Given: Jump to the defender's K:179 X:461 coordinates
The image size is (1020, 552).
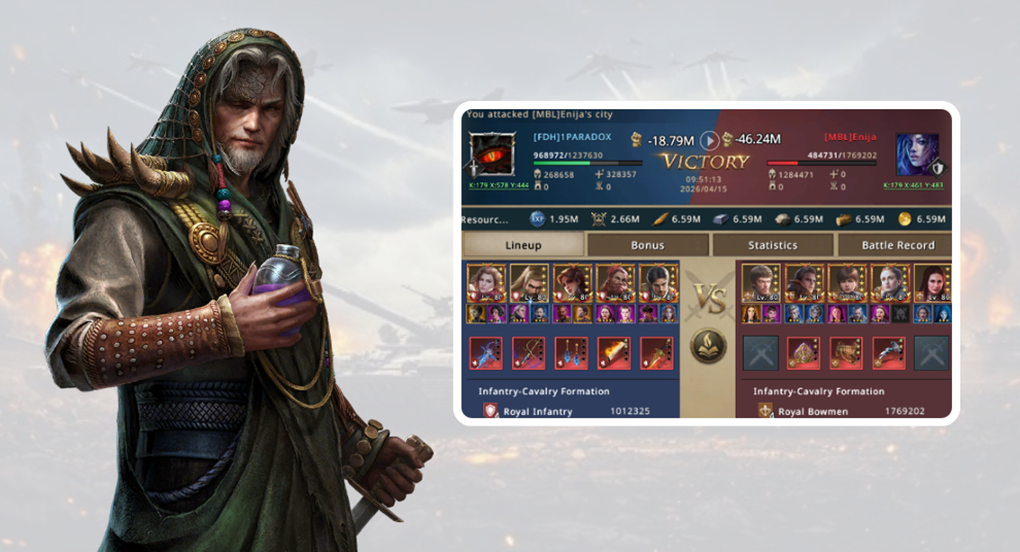Looking at the screenshot, I should click(x=913, y=185).
